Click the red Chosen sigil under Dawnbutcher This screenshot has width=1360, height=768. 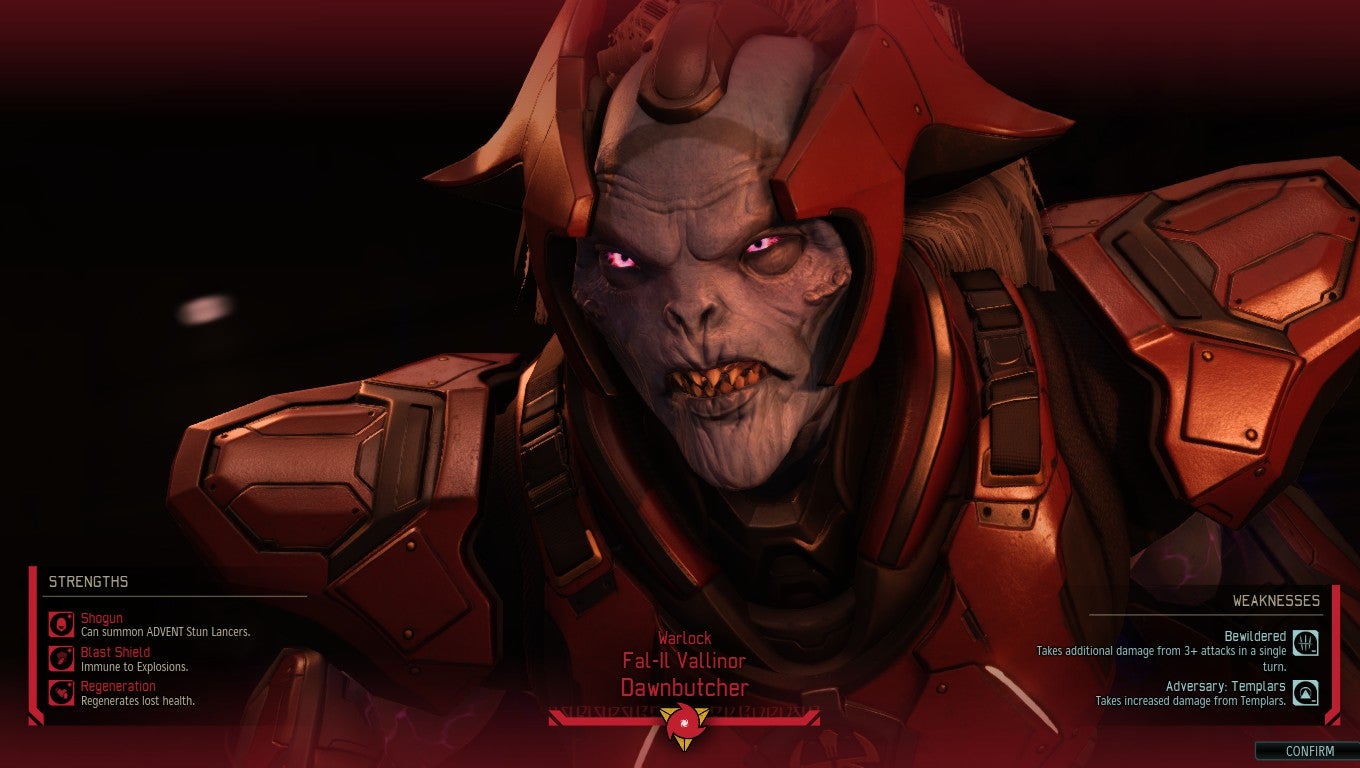[x=684, y=724]
